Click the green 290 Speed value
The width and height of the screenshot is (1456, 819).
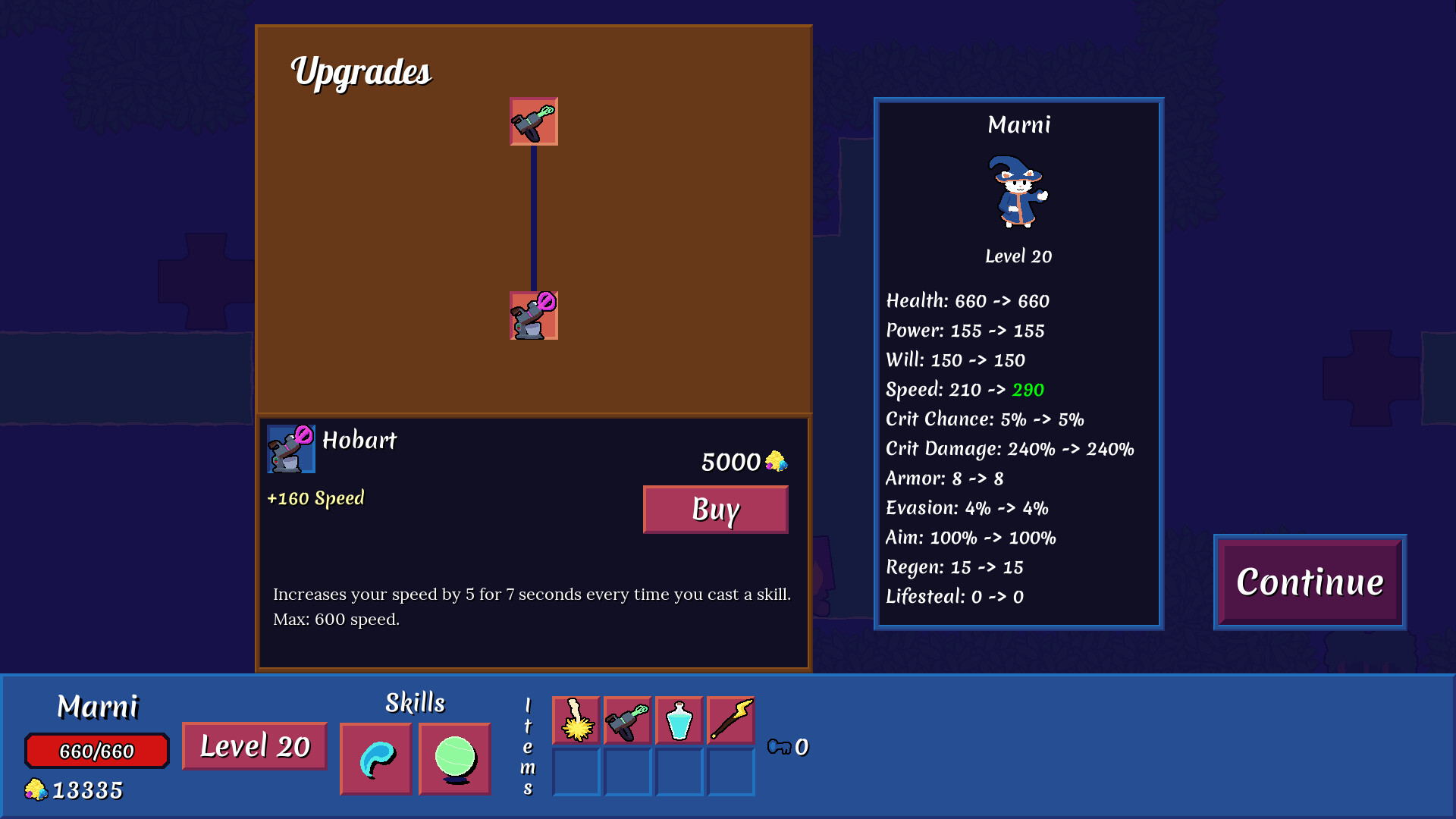click(1030, 390)
